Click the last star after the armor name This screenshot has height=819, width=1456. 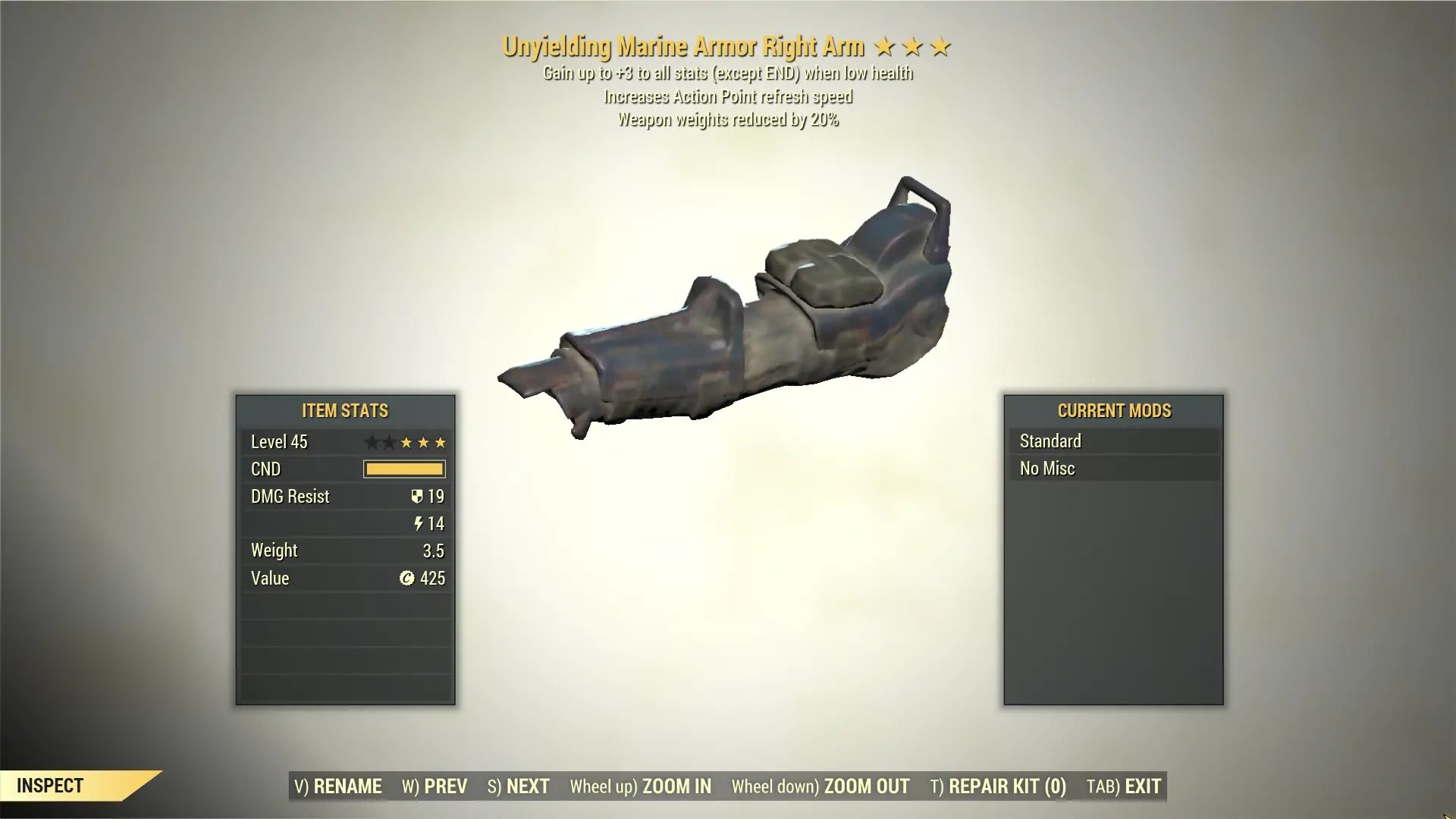point(940,46)
